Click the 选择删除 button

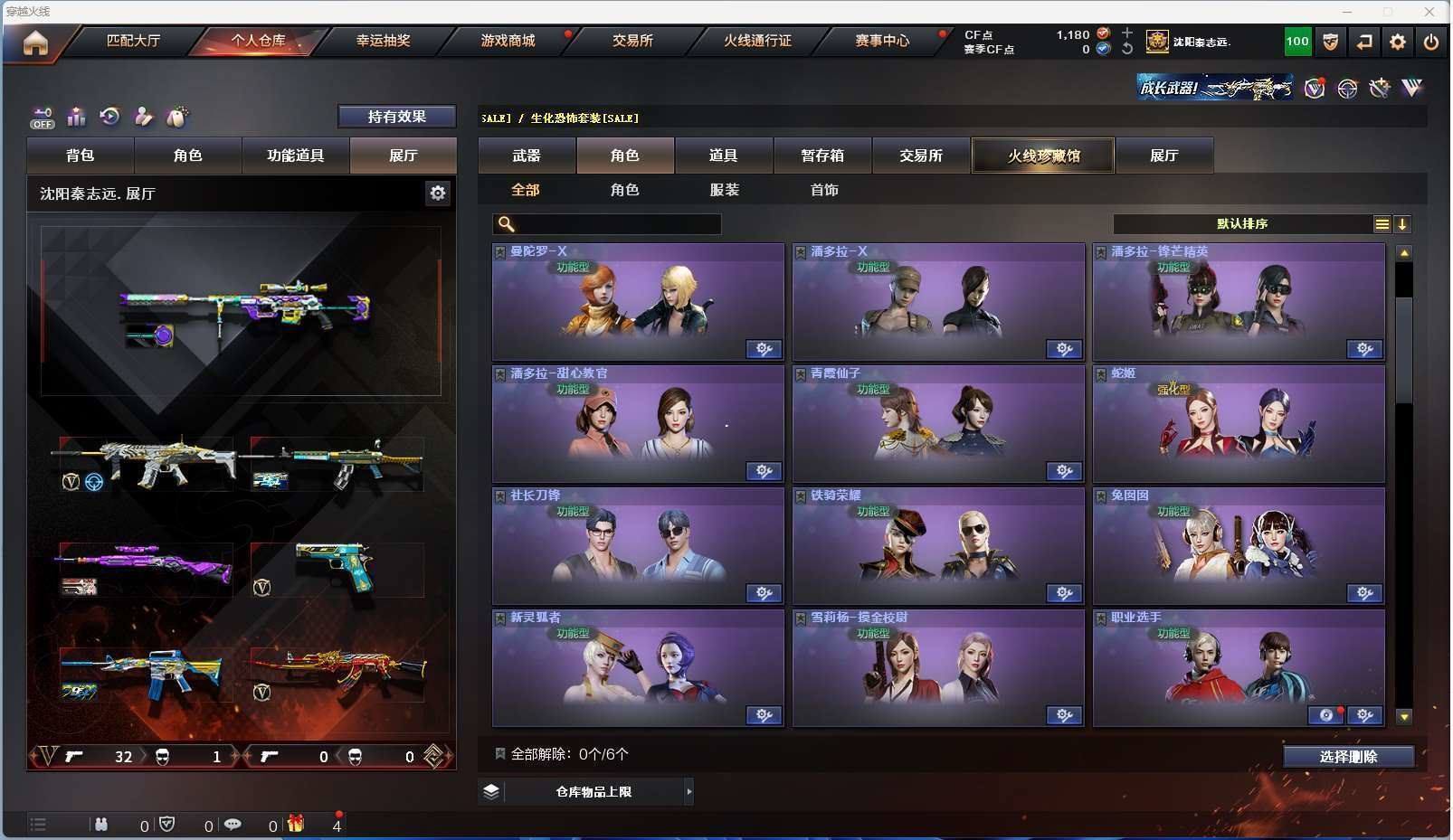coord(1348,757)
